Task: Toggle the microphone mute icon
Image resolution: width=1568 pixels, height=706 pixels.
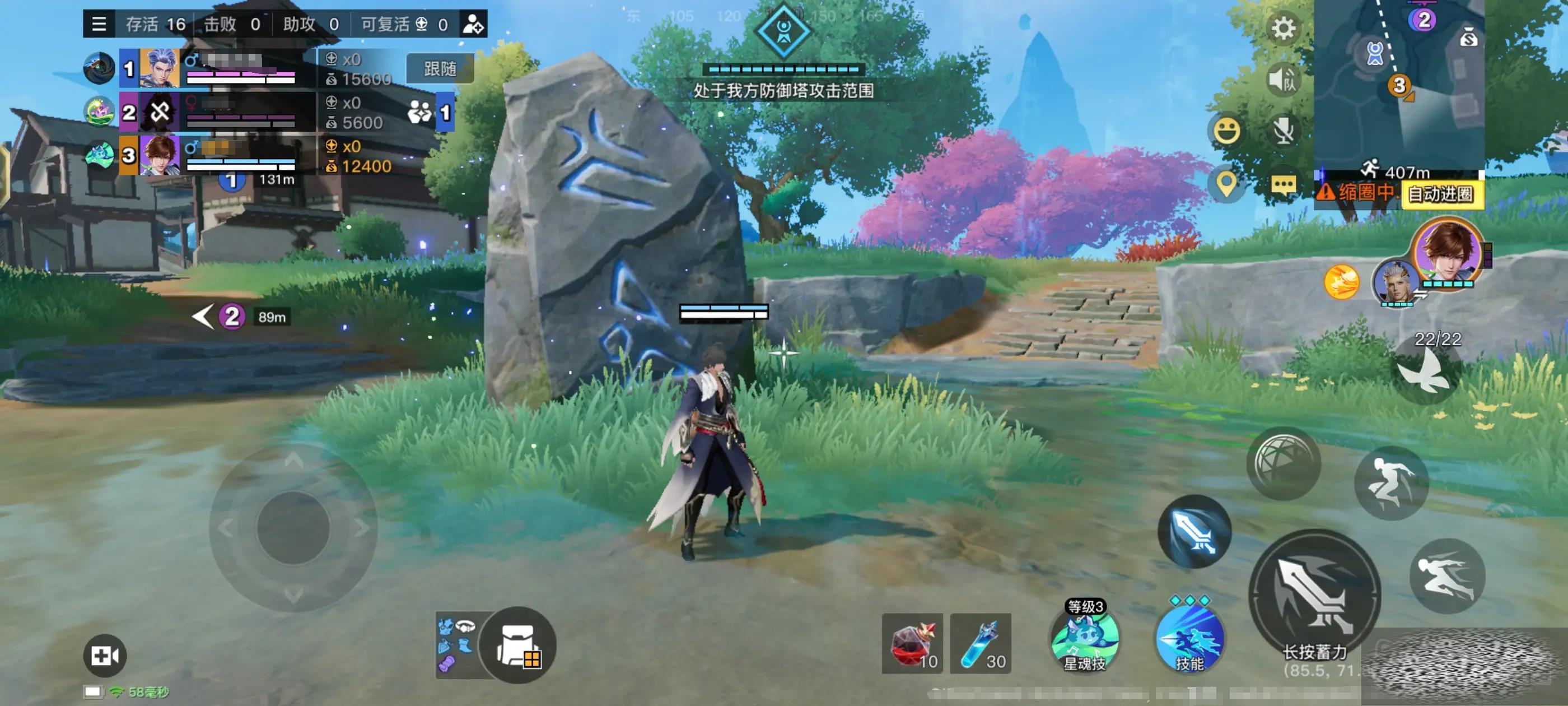Action: tap(1283, 131)
